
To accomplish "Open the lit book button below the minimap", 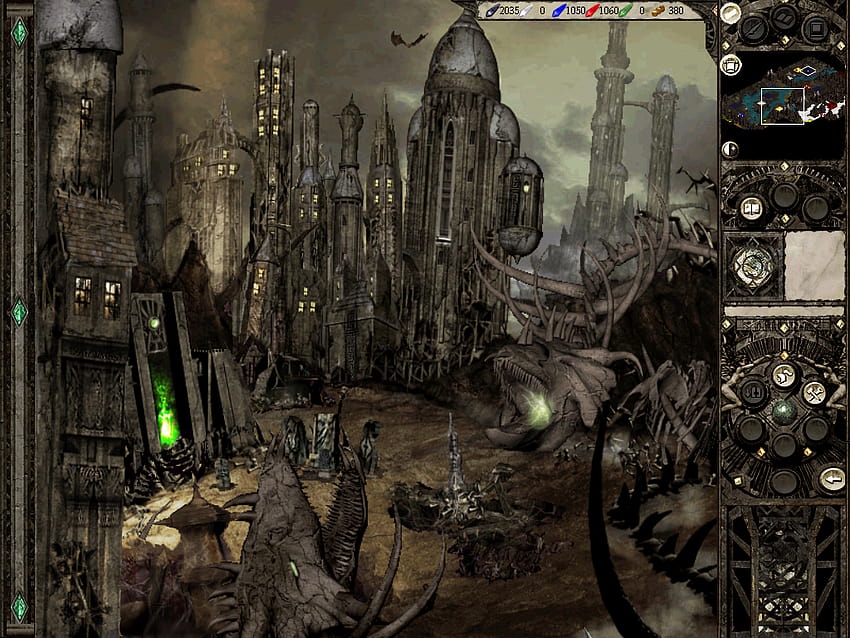I will pyautogui.click(x=752, y=208).
